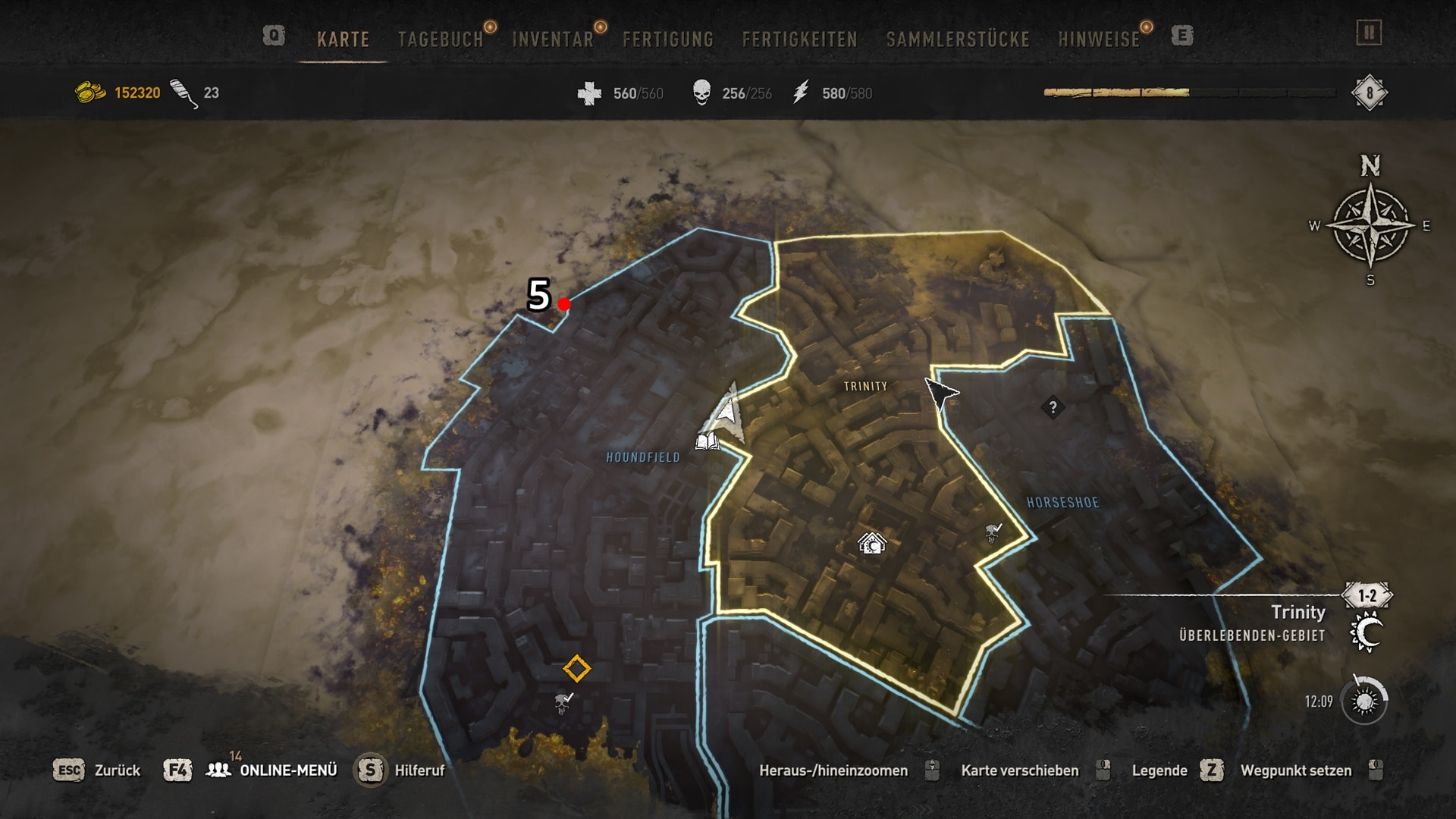Open the map Legende
Viewport: 1456px width, 819px height.
click(1159, 770)
